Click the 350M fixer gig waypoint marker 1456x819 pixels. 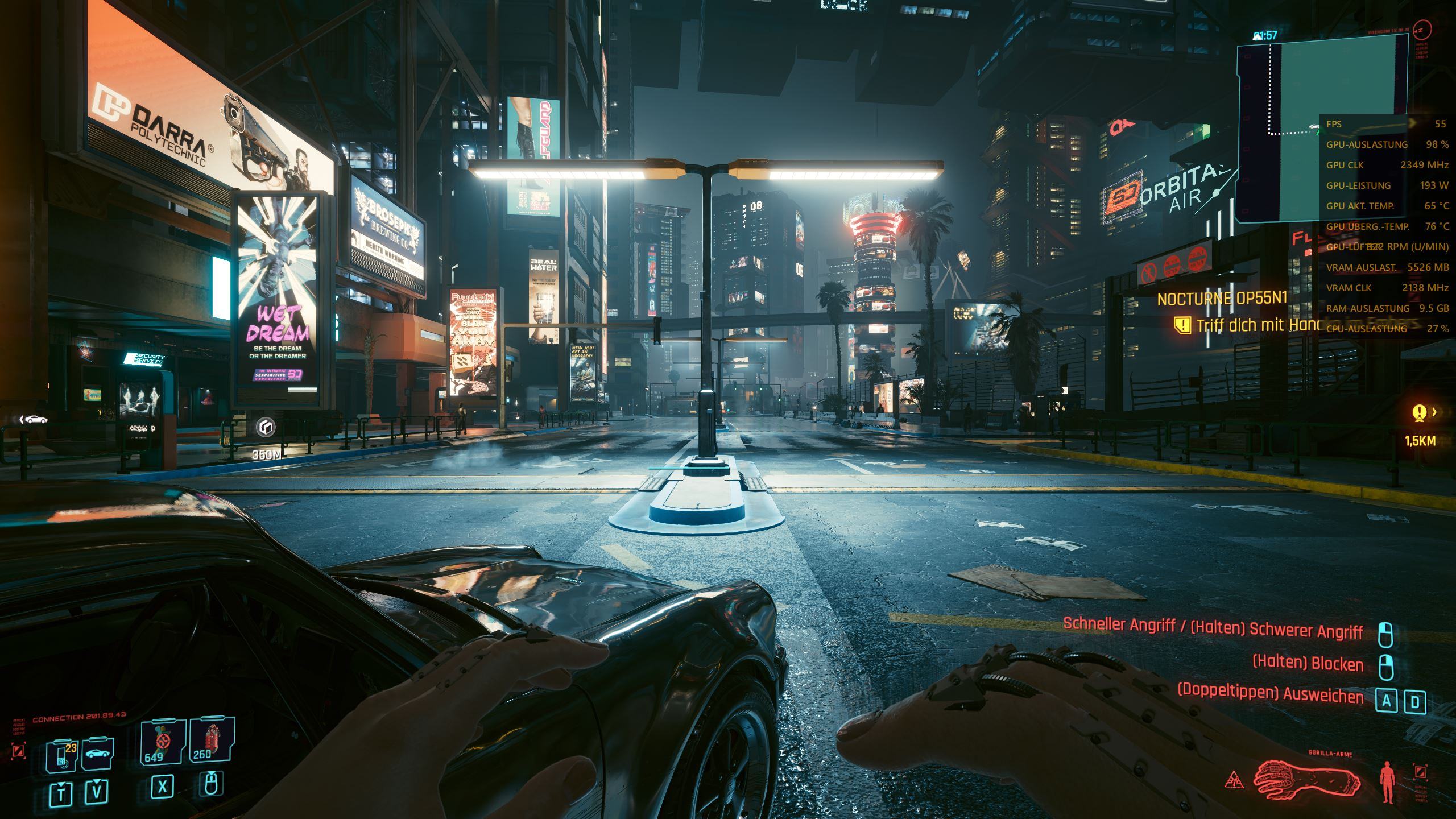click(266, 428)
